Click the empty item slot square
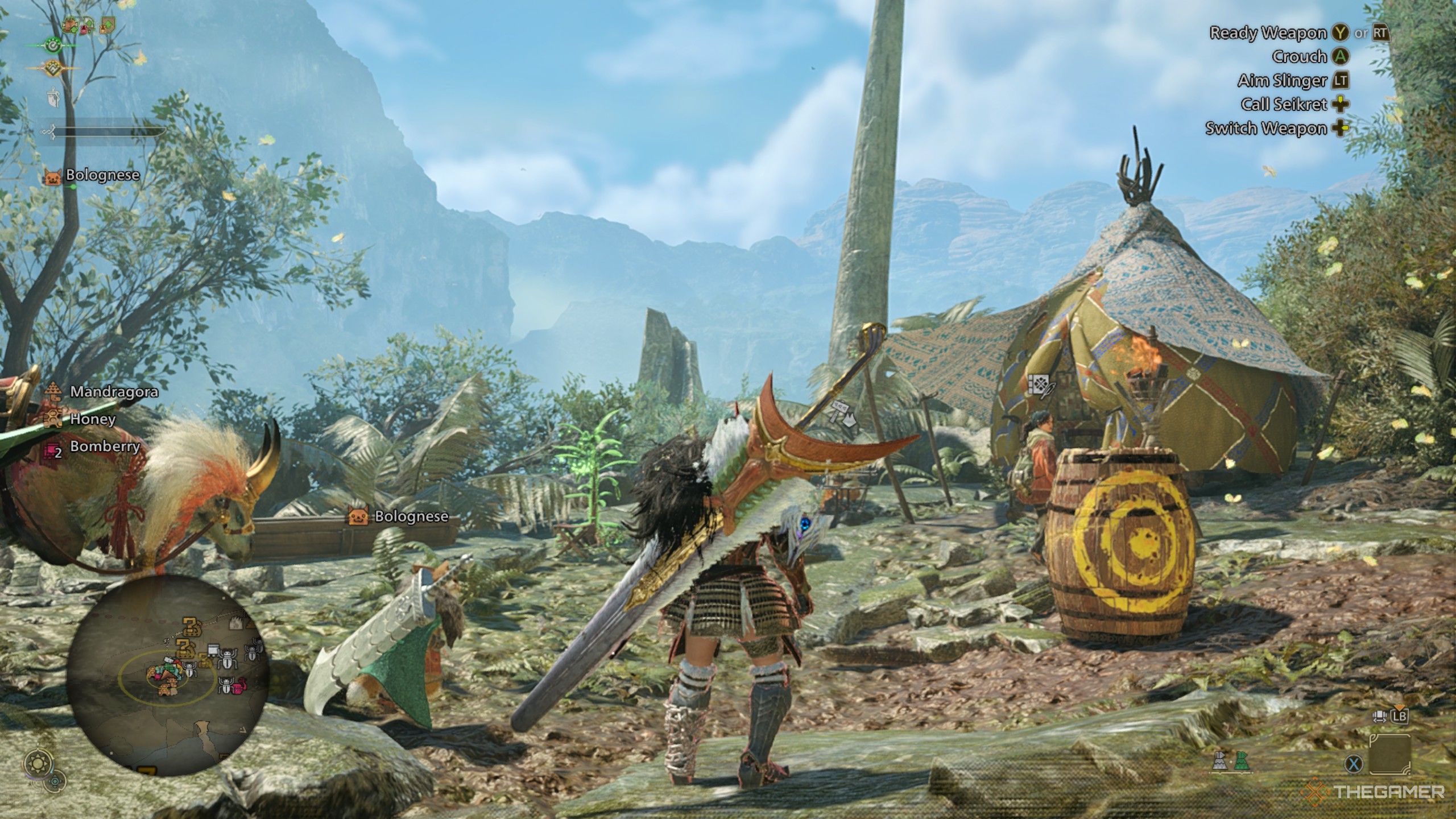This screenshot has width=1456, height=819. coord(1390,755)
